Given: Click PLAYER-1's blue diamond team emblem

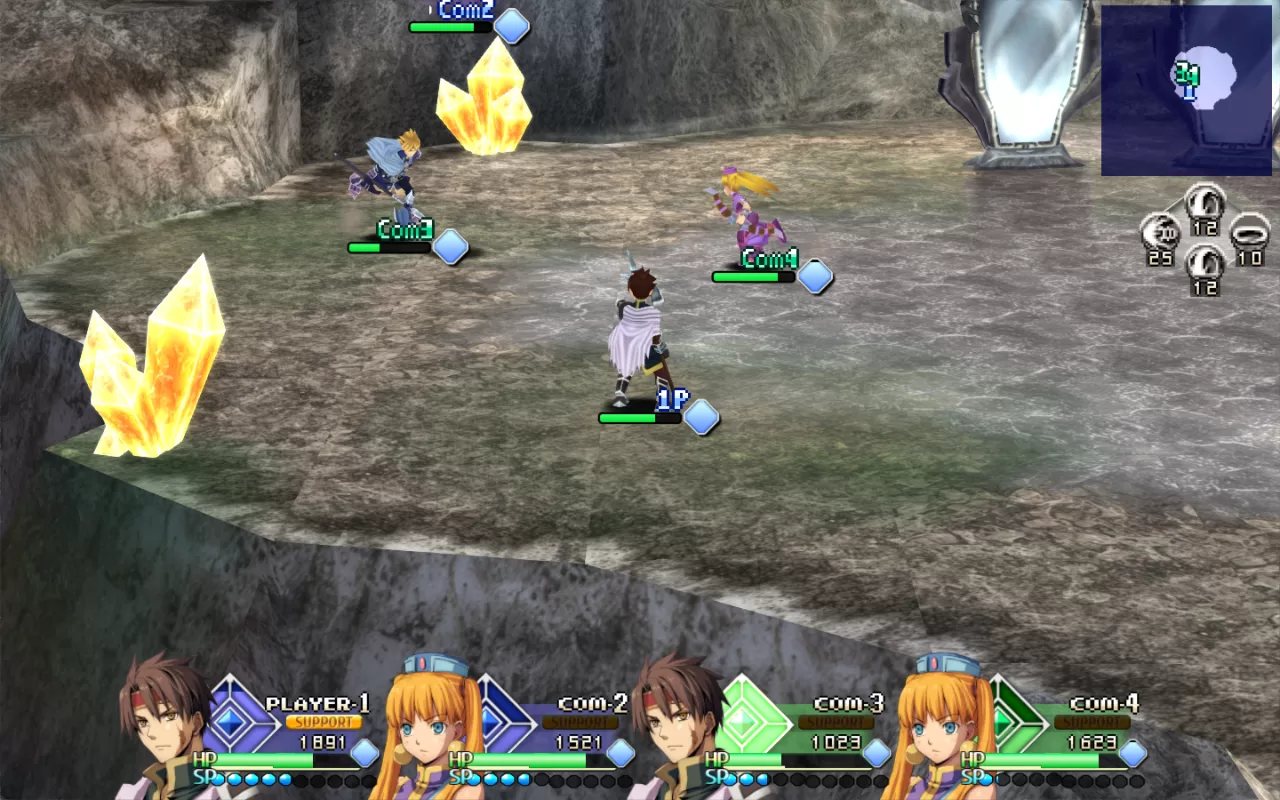Looking at the screenshot, I should pos(232,715).
